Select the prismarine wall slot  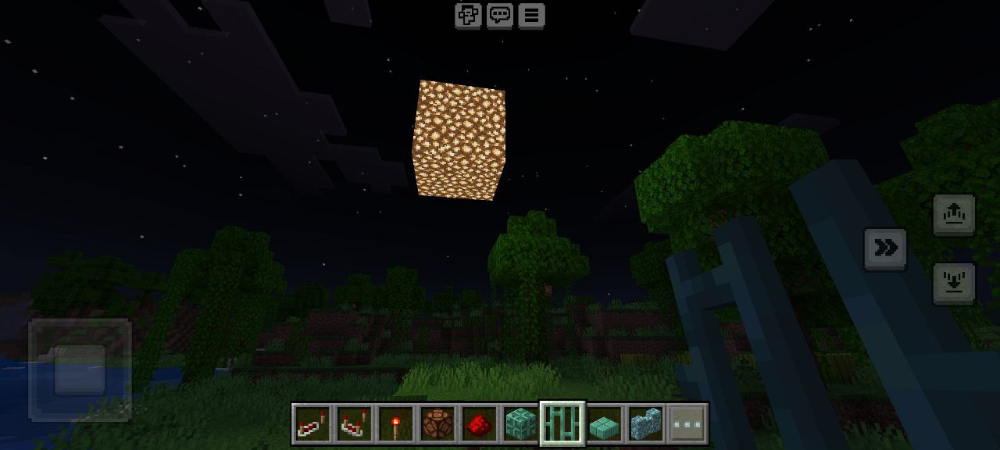pos(646,424)
